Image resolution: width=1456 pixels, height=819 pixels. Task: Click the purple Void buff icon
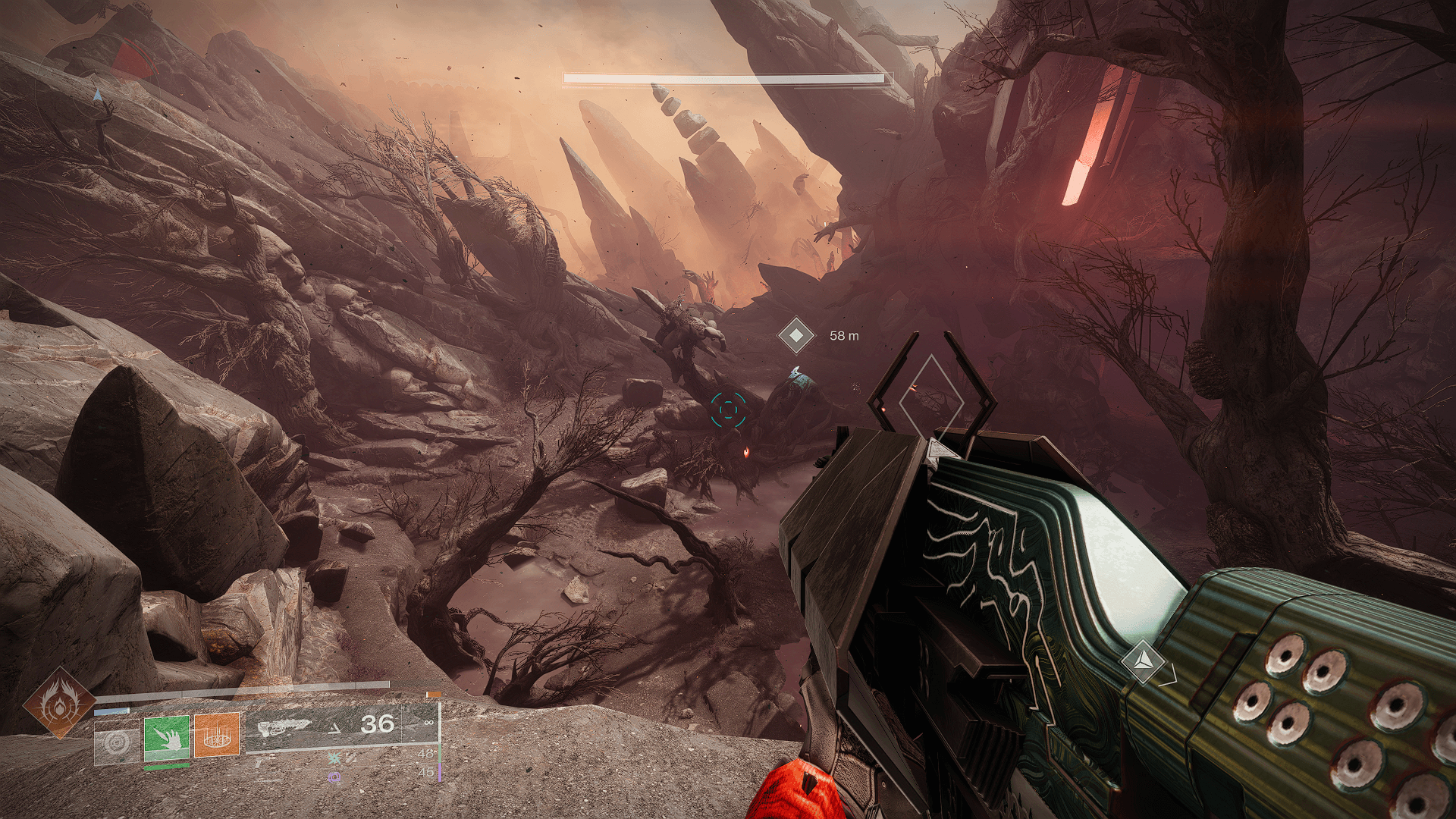pos(335,776)
